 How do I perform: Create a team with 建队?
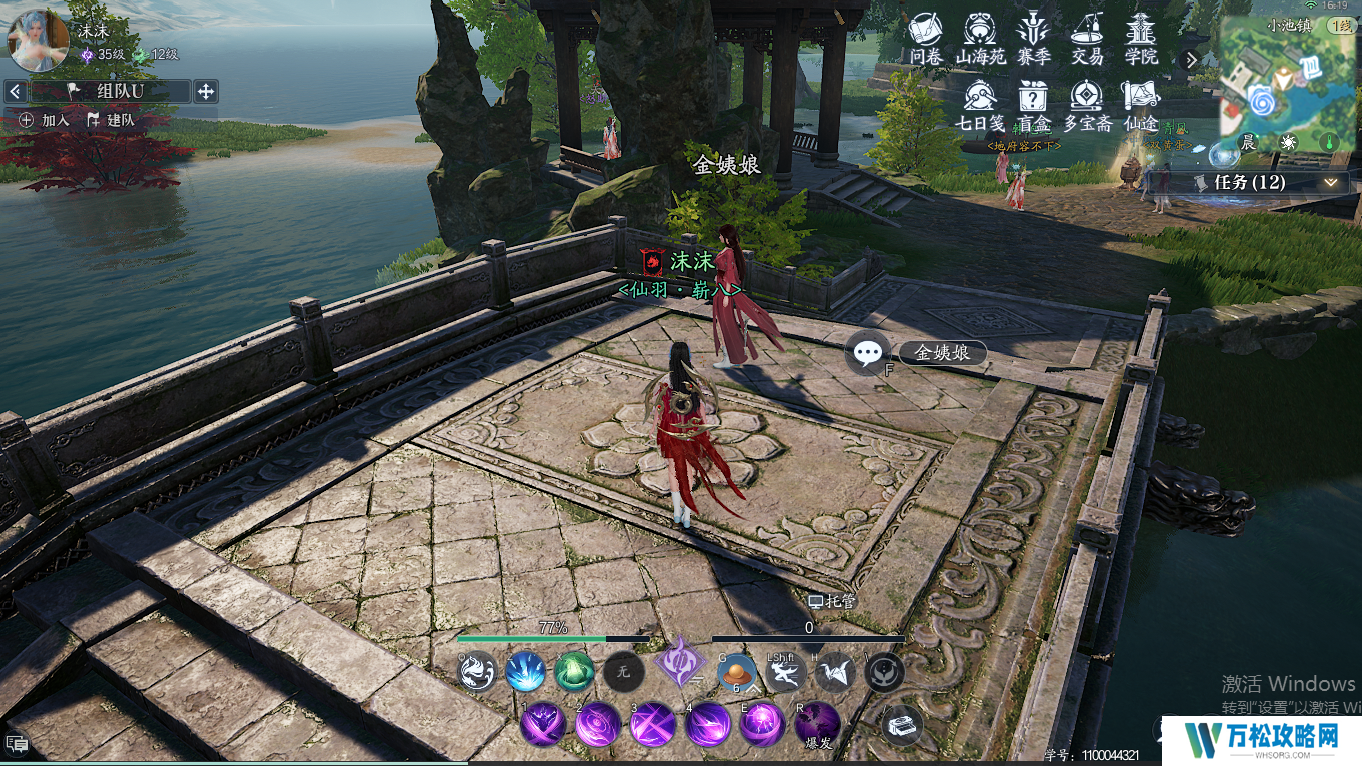pyautogui.click(x=111, y=120)
